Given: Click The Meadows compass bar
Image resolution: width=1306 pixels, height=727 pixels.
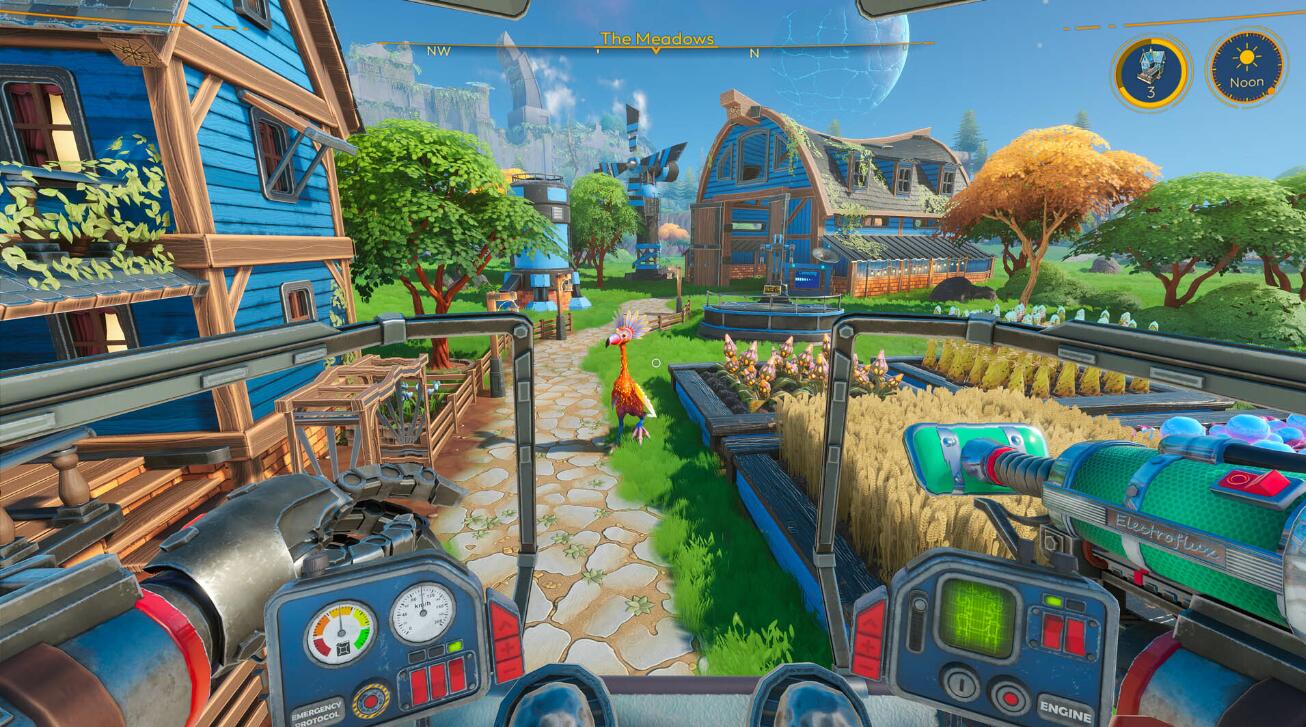Looking at the screenshot, I should point(657,42).
